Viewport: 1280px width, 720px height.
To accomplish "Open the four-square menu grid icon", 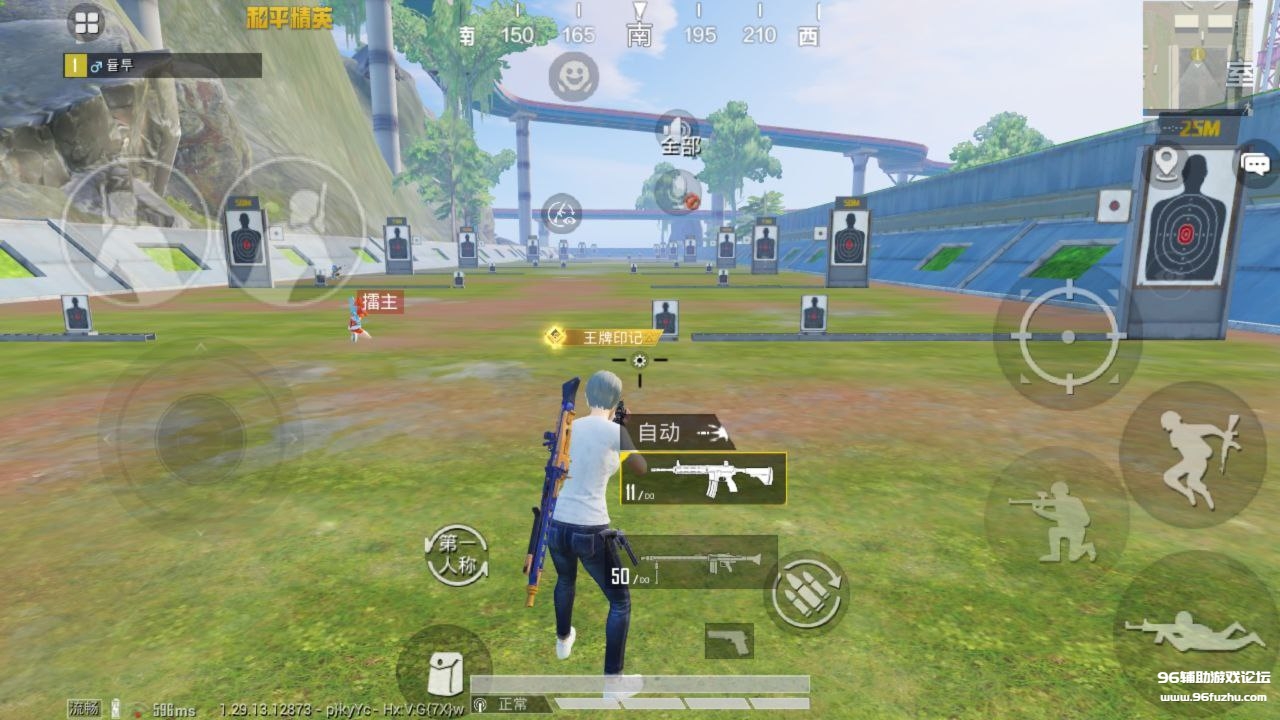I will 86,22.
